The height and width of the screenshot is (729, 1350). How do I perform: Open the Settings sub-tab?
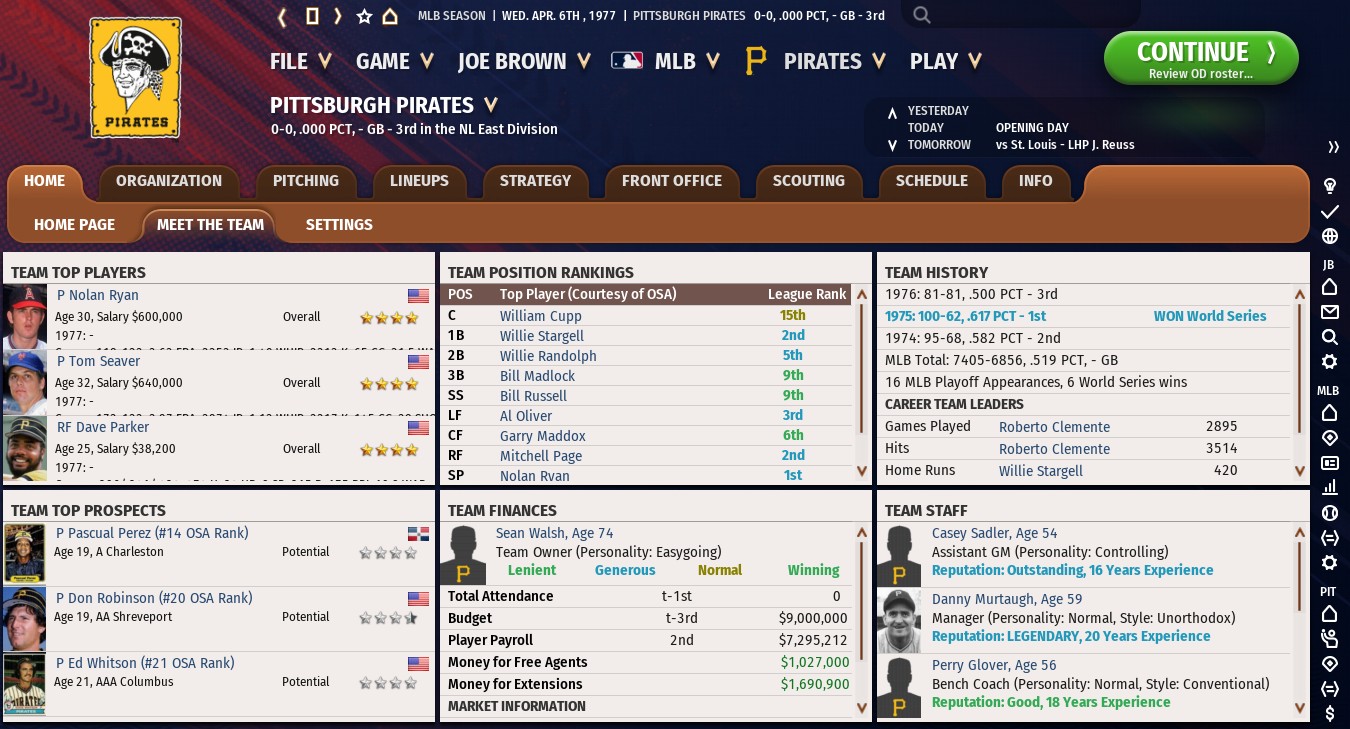pyautogui.click(x=339, y=225)
